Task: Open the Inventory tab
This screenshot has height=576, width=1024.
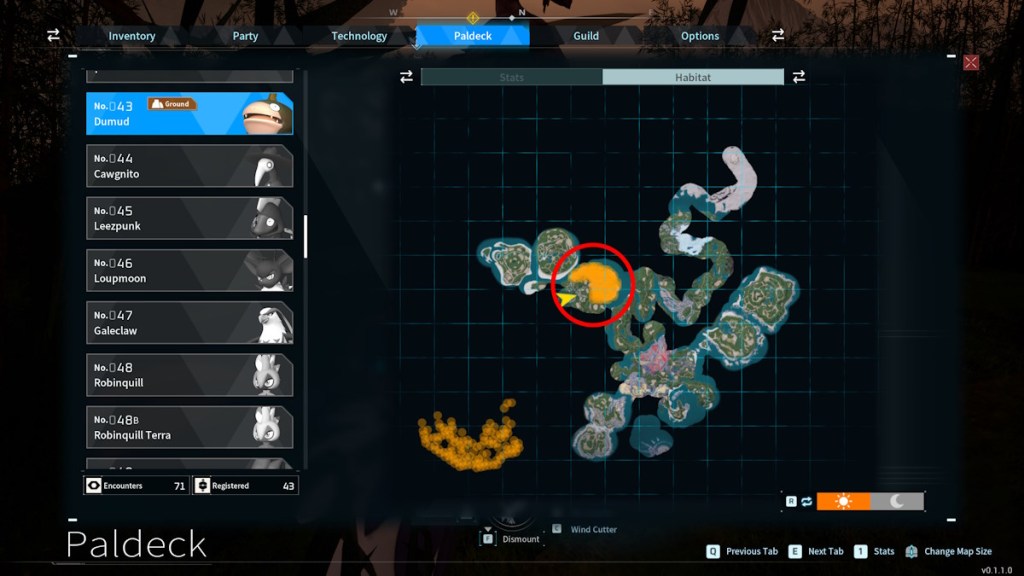Action: click(132, 36)
